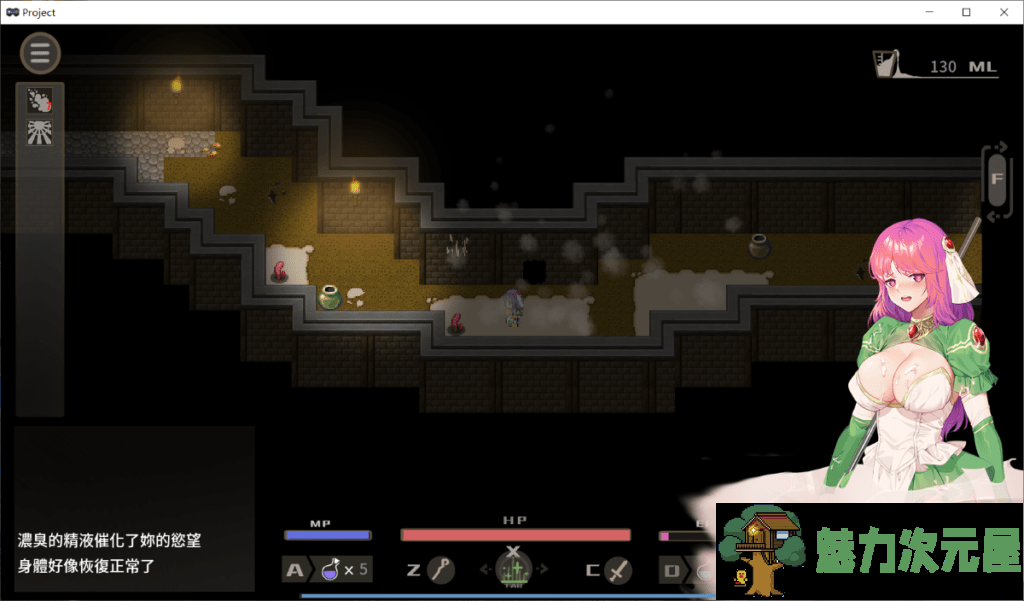
Task: Maximize the Project window
Action: coord(966,12)
